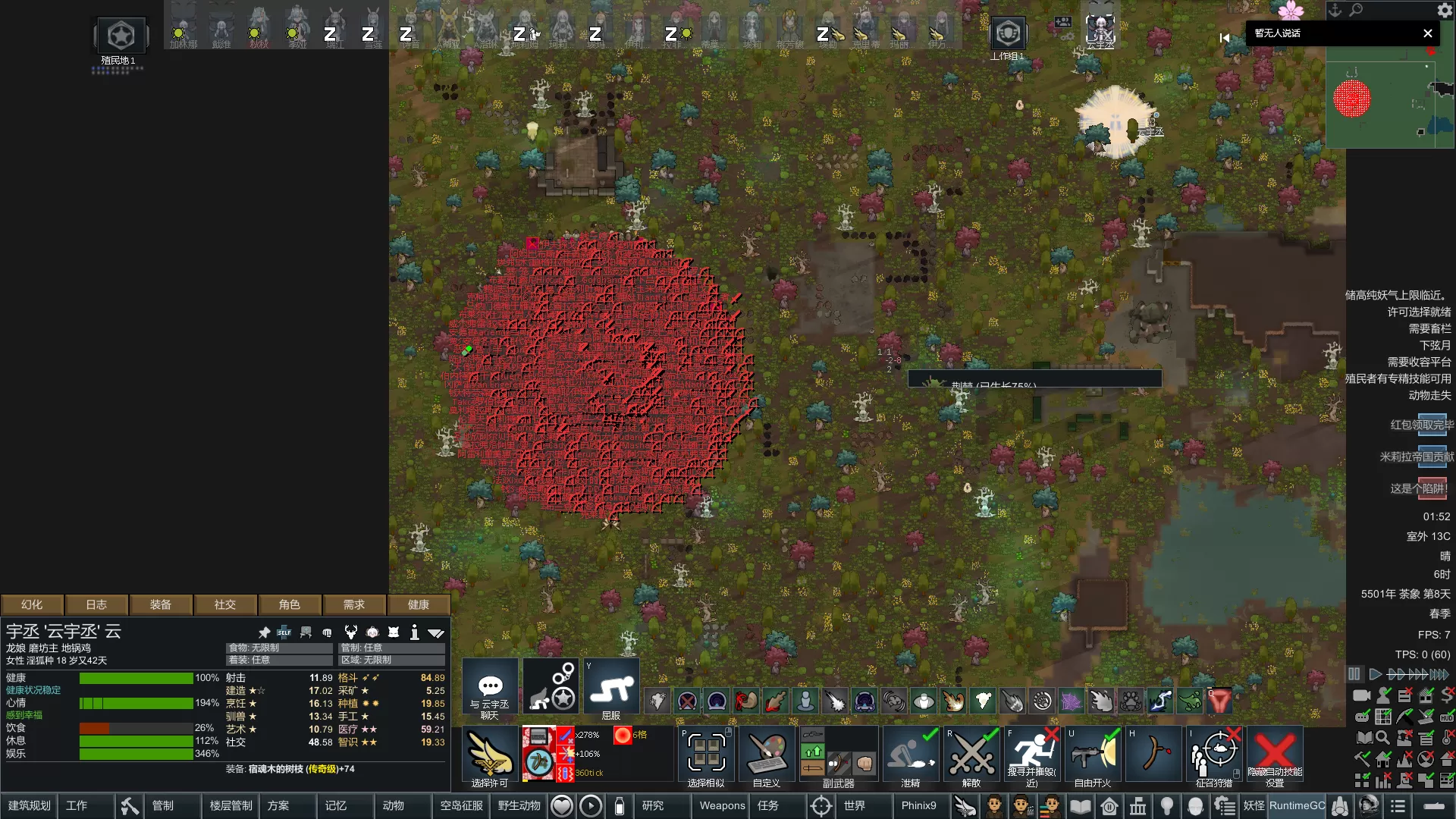Open the 建筑规划 (Architect) menu
The image size is (1456, 819).
[x=30, y=805]
